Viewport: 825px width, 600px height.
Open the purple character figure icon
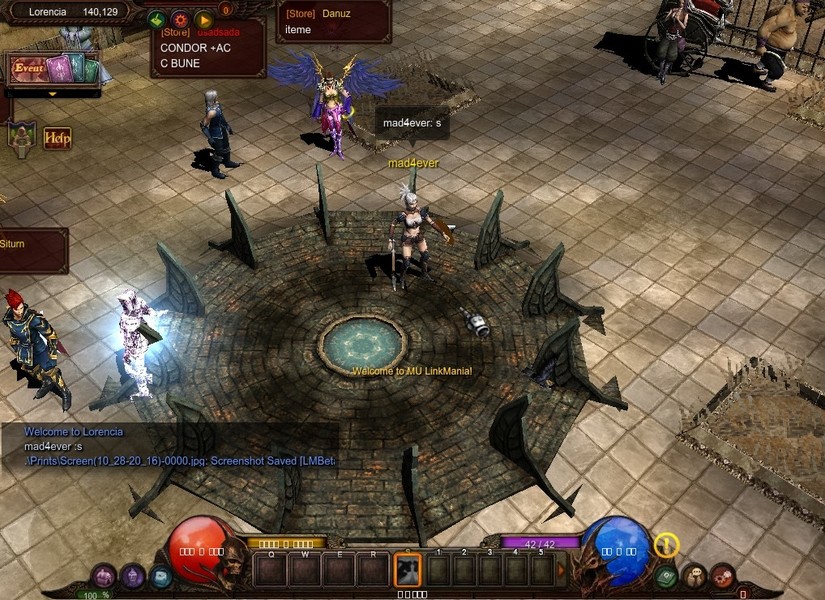tap(133, 576)
